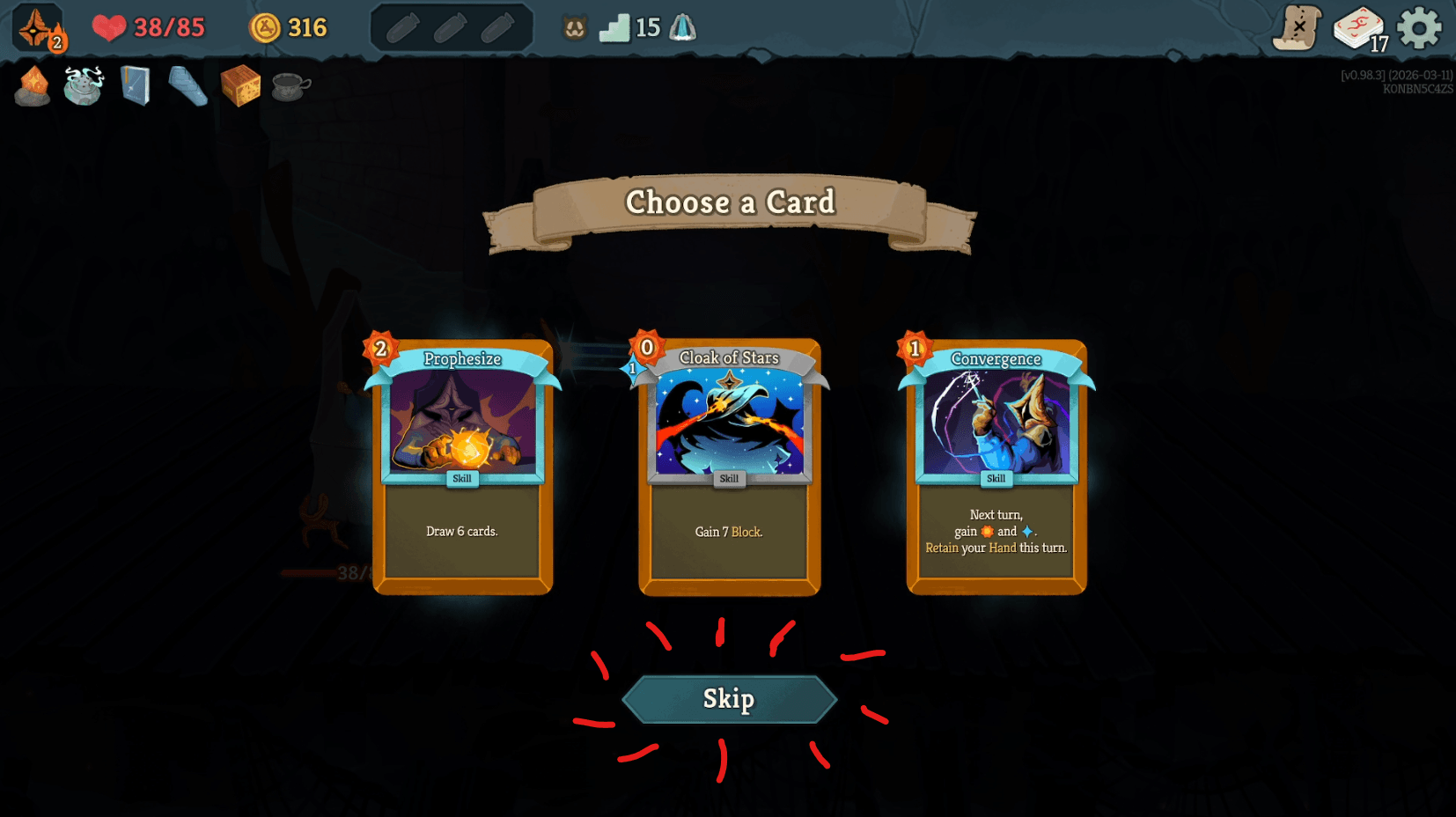Viewport: 1456px width, 817px height.
Task: Open the settings gear menu
Action: [1419, 28]
